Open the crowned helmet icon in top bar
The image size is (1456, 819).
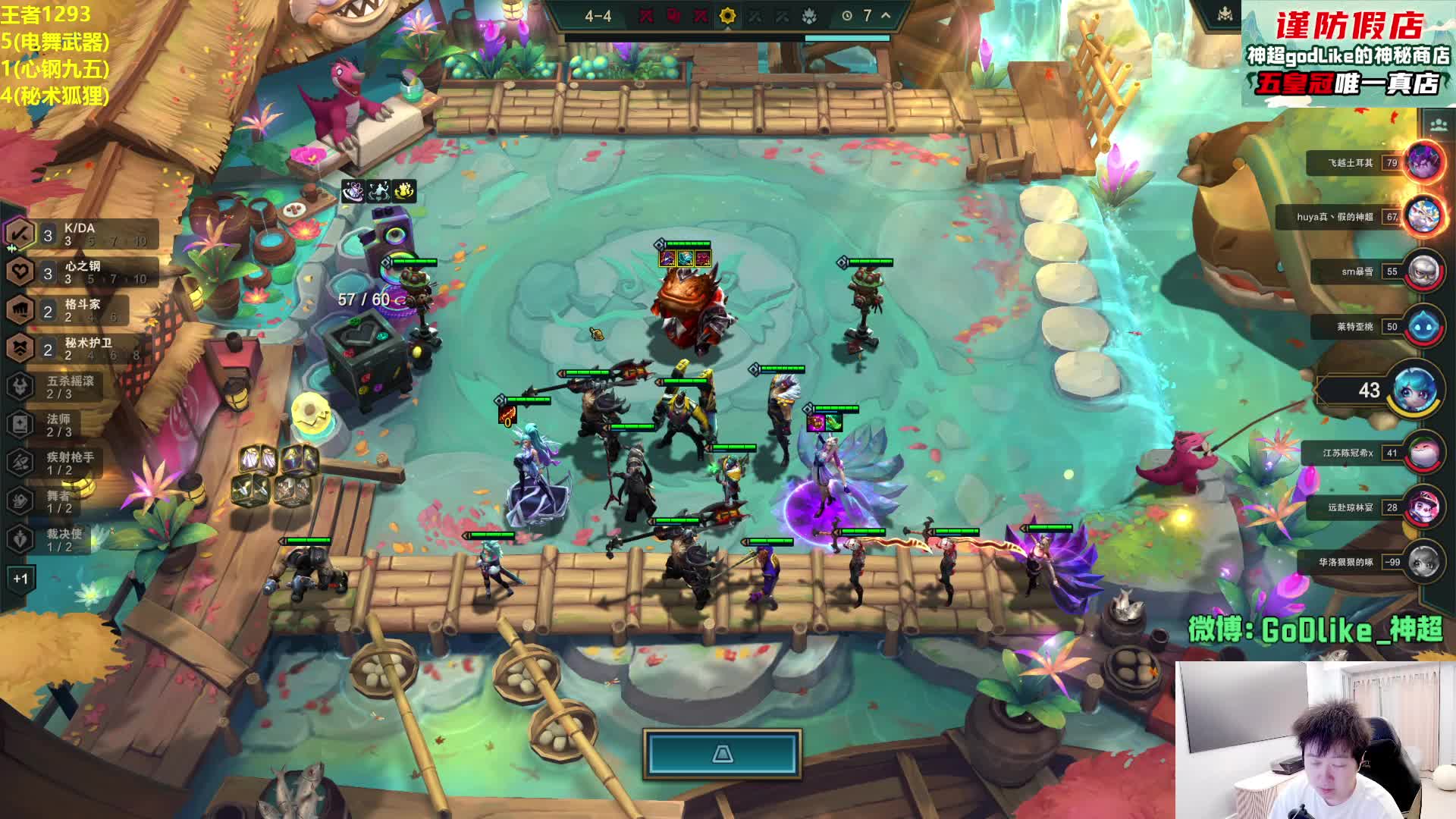[x=1225, y=15]
